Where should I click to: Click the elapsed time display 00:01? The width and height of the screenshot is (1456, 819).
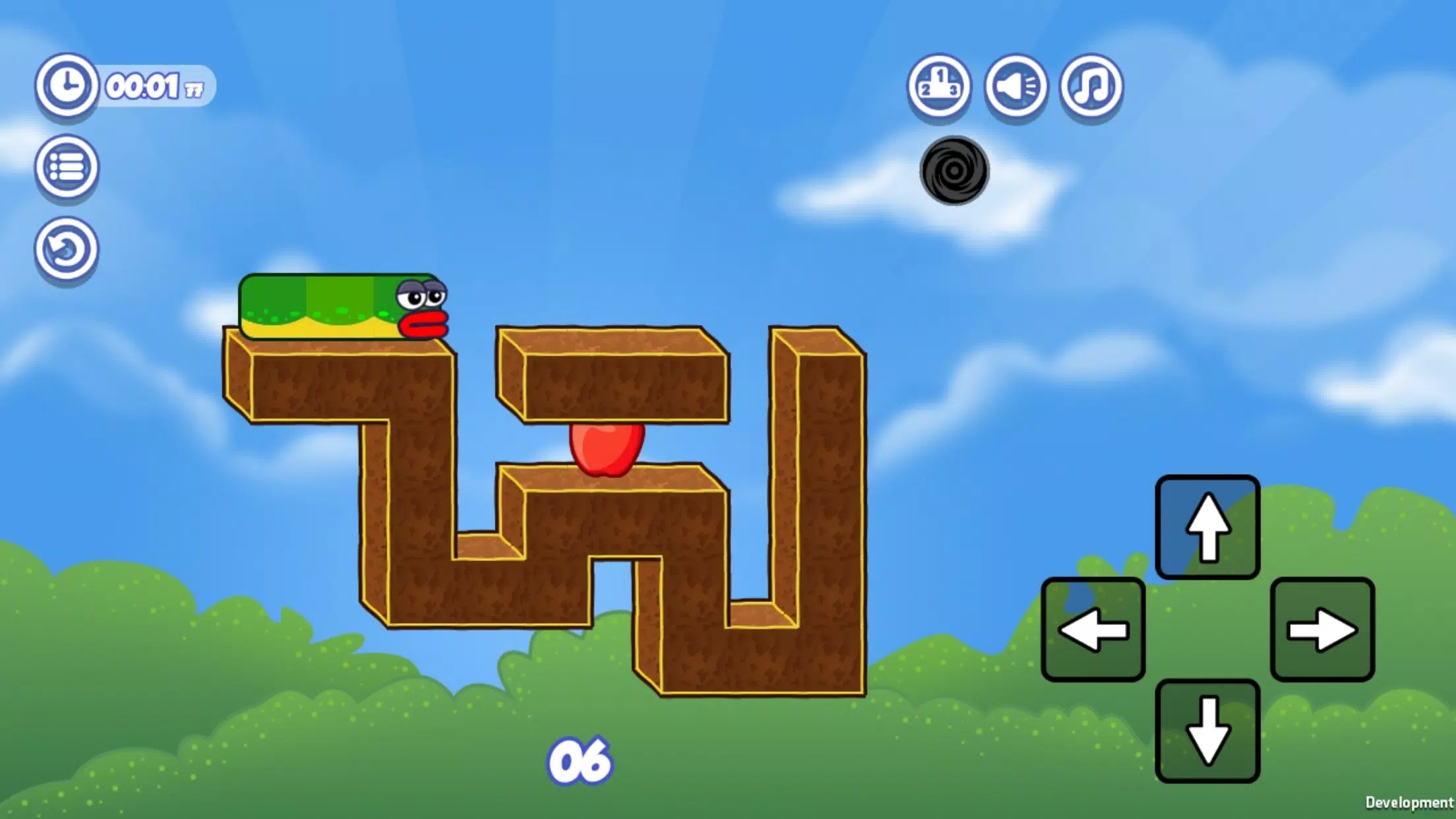point(142,84)
